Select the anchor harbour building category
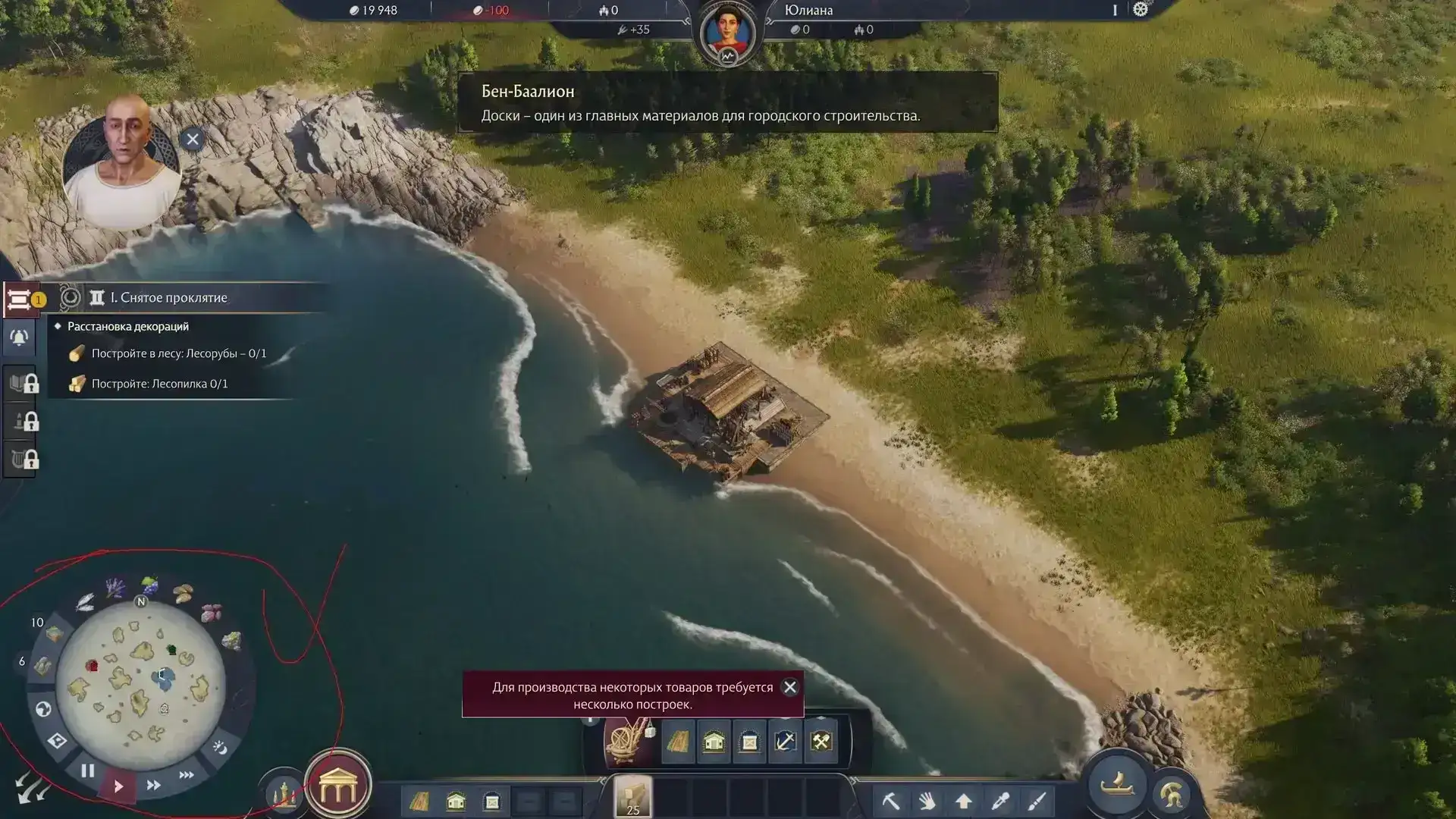This screenshot has height=819, width=1456. (785, 741)
